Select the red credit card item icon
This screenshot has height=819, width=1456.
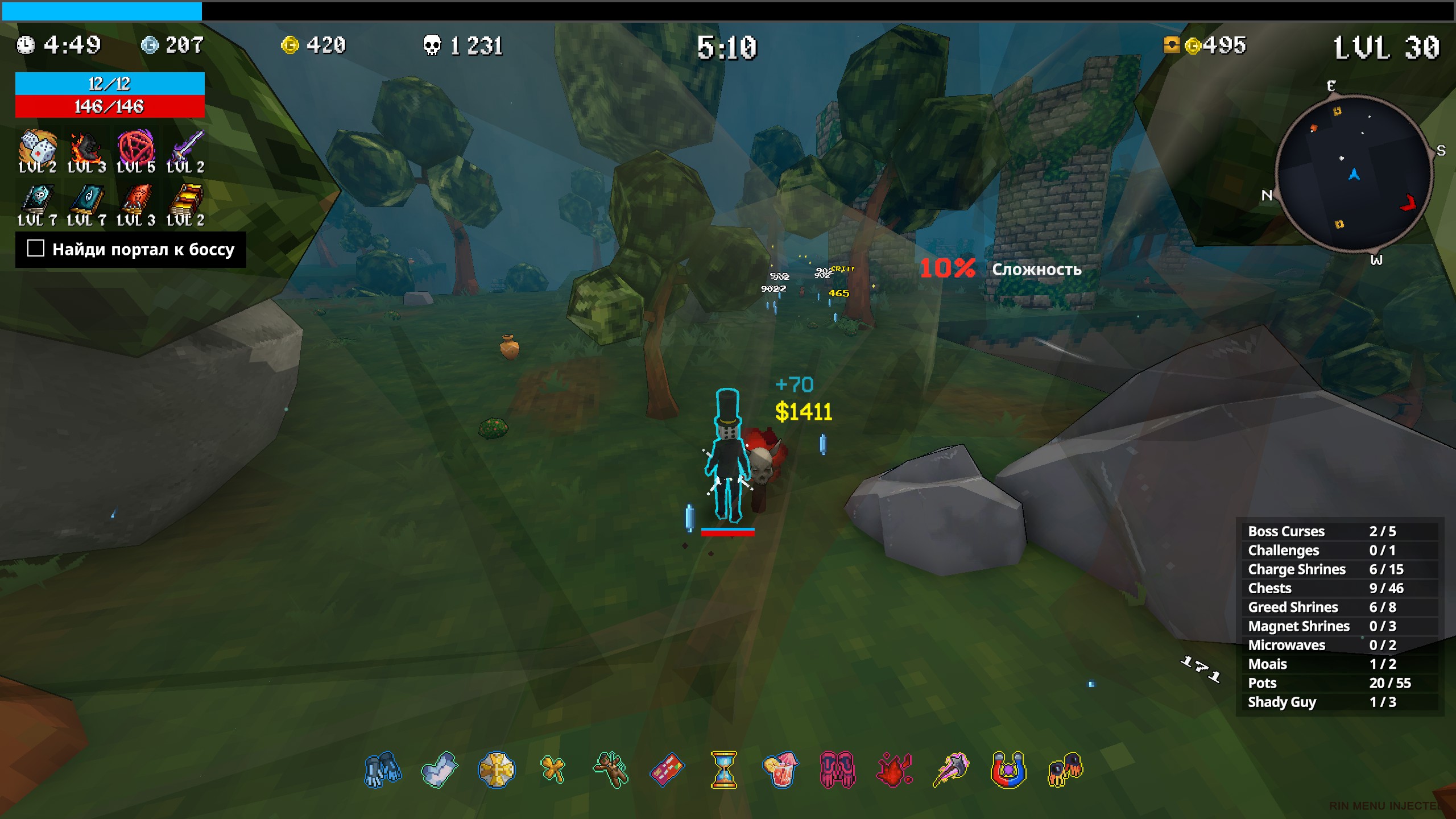click(667, 770)
